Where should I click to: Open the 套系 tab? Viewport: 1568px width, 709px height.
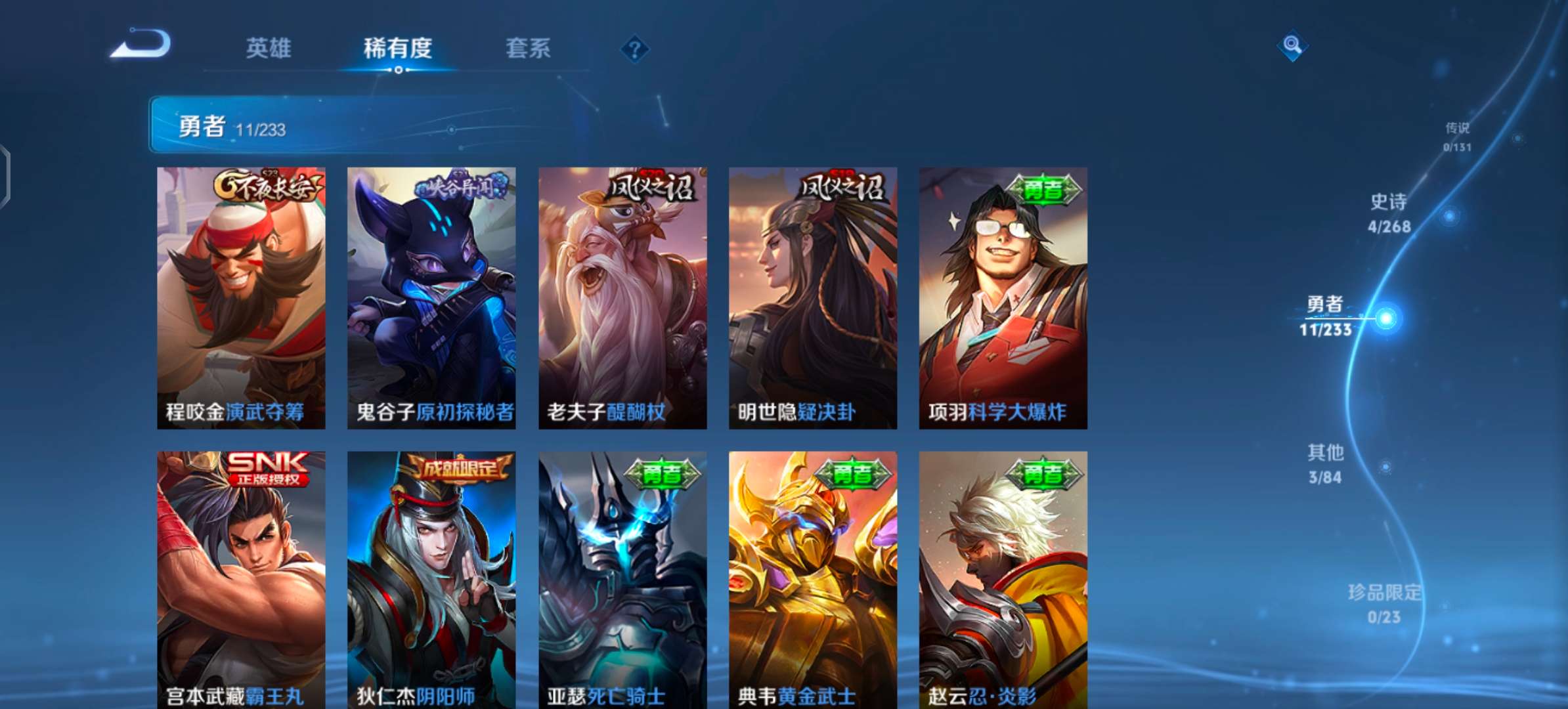527,49
